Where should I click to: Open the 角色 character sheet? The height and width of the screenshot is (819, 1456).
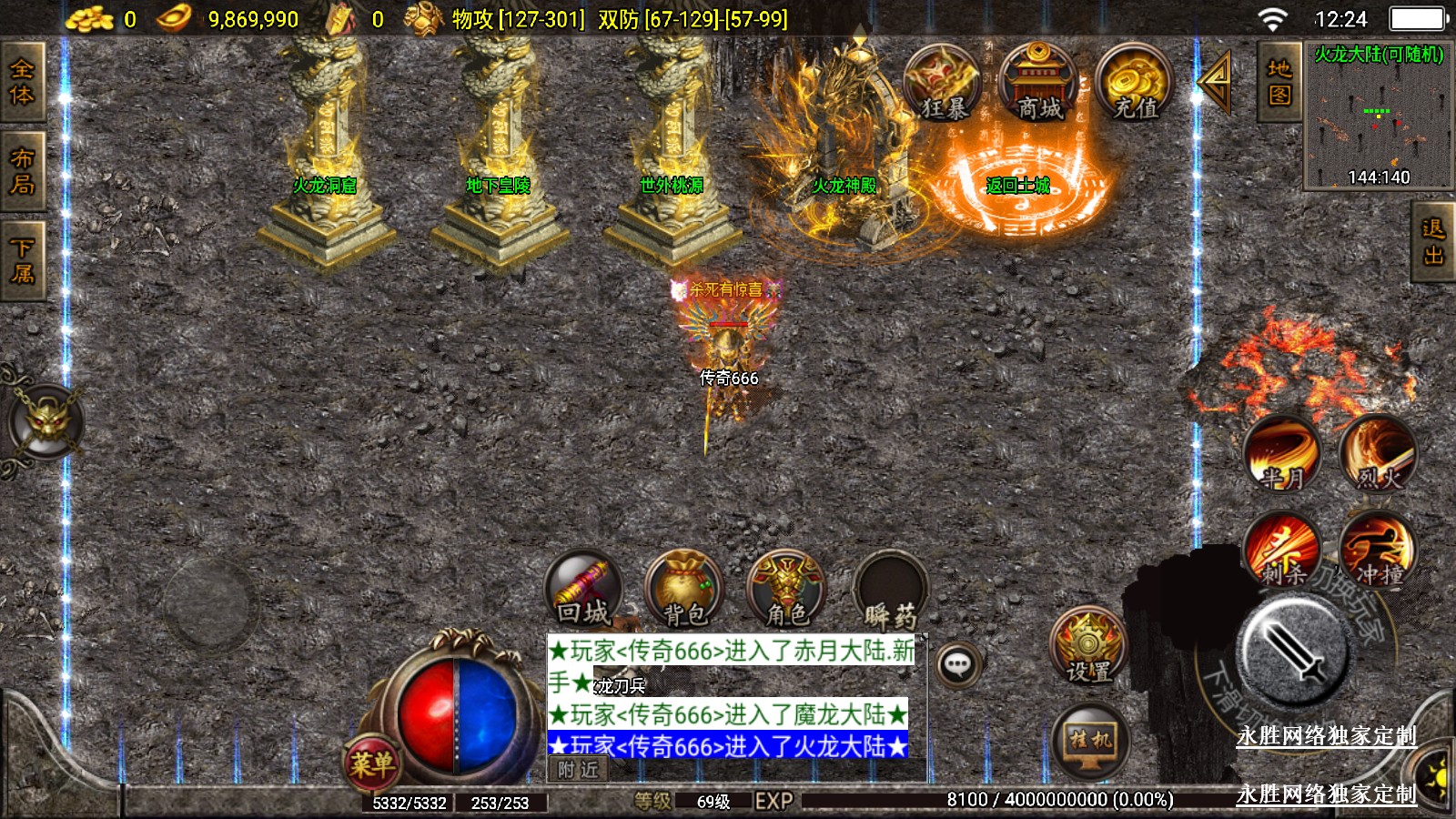(x=785, y=591)
